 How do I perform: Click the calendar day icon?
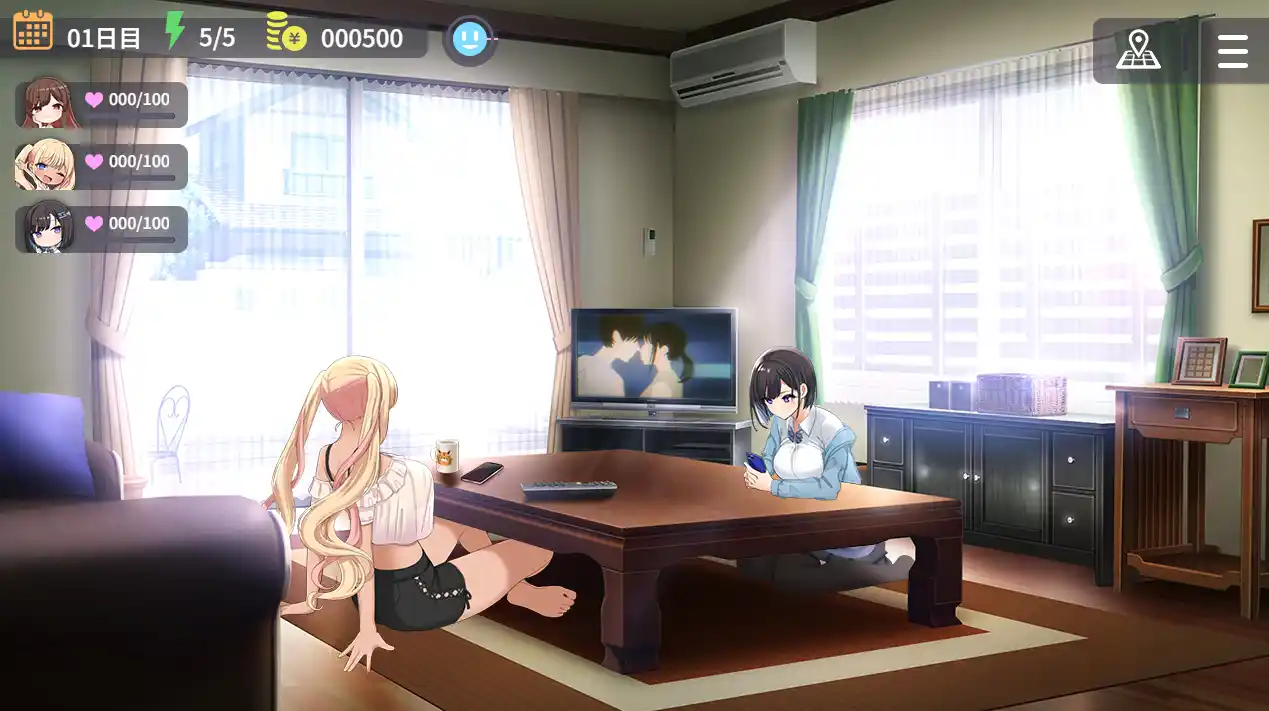(x=33, y=31)
